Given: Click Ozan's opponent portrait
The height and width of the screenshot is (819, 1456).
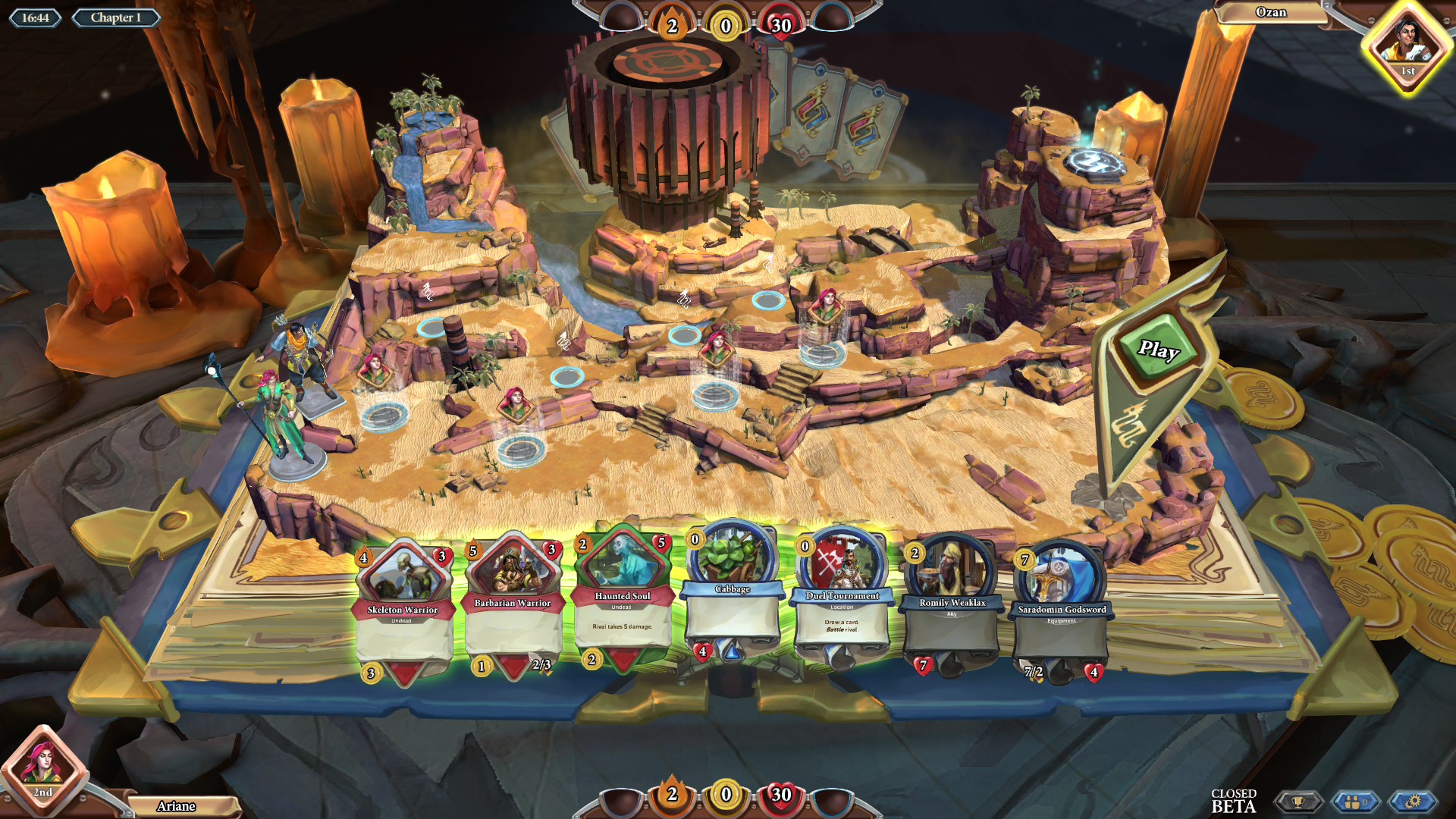Looking at the screenshot, I should [x=1407, y=44].
